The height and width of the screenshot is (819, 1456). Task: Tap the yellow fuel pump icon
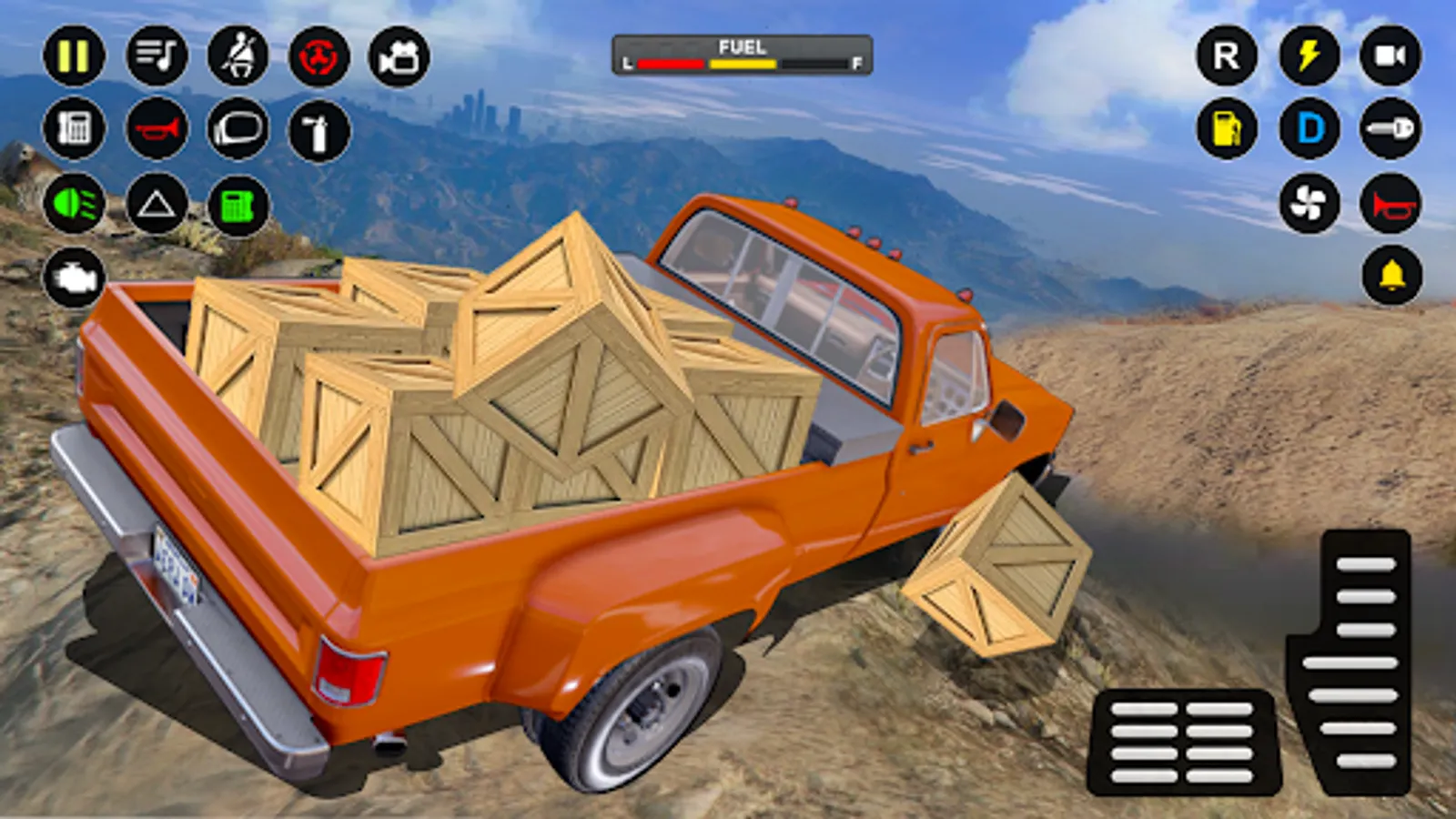(1227, 129)
